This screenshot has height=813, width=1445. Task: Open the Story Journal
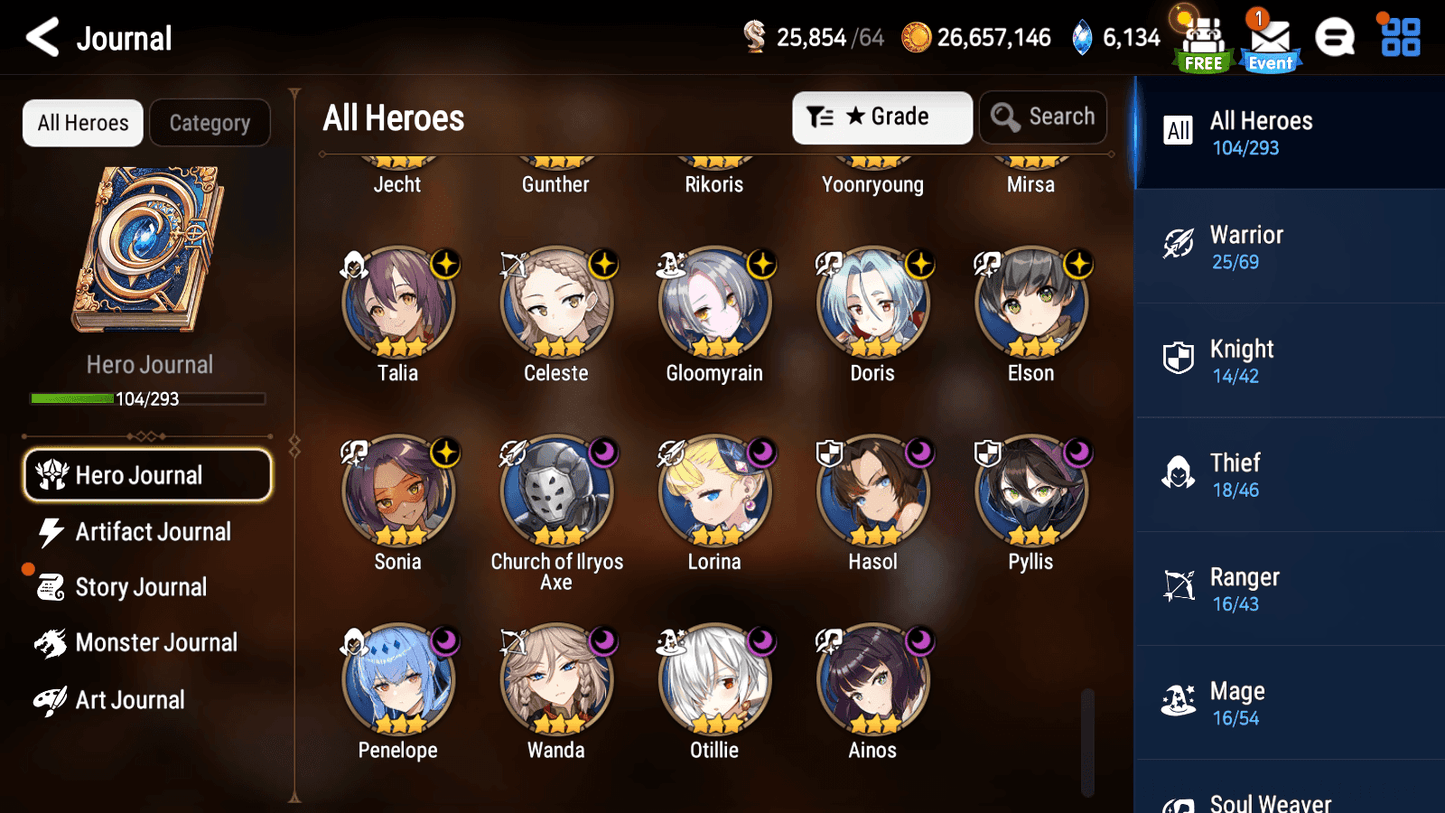click(140, 587)
